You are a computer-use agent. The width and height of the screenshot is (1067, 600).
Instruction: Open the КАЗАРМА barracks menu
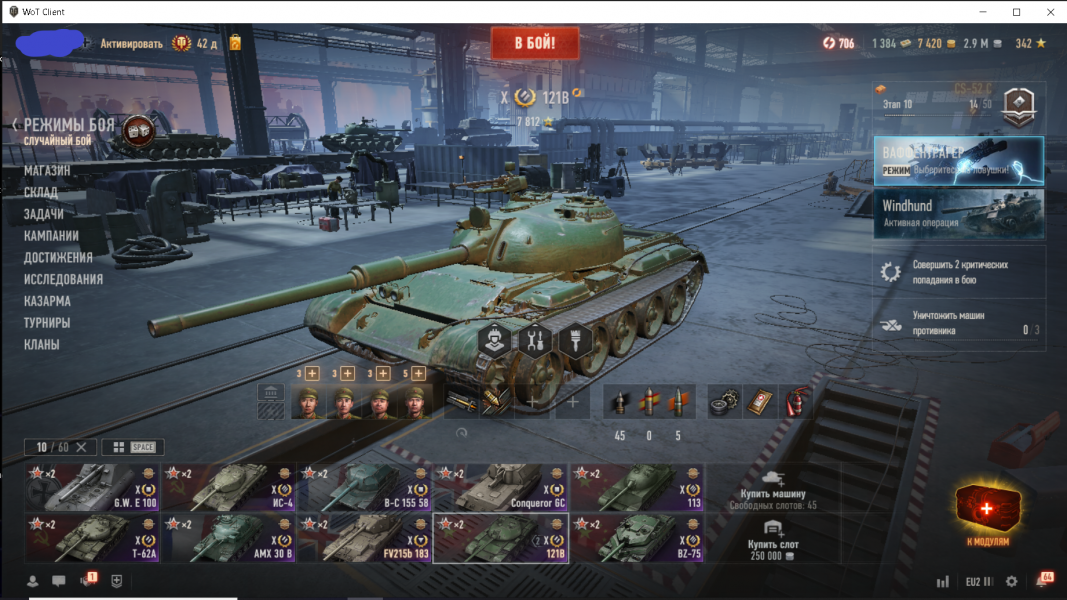[47, 301]
